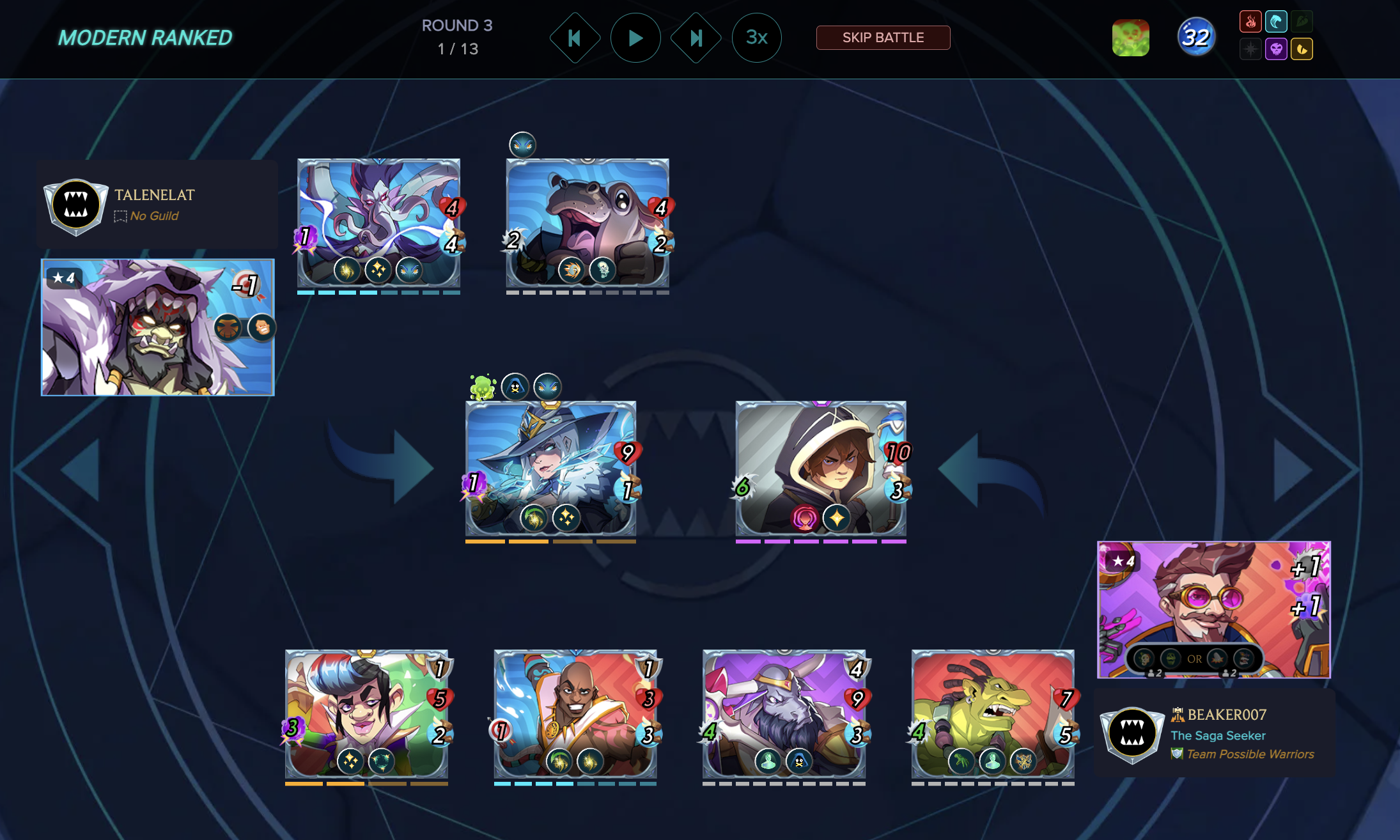Select TALENELAT's summoner card
The height and width of the screenshot is (840, 1400).
click(x=158, y=327)
